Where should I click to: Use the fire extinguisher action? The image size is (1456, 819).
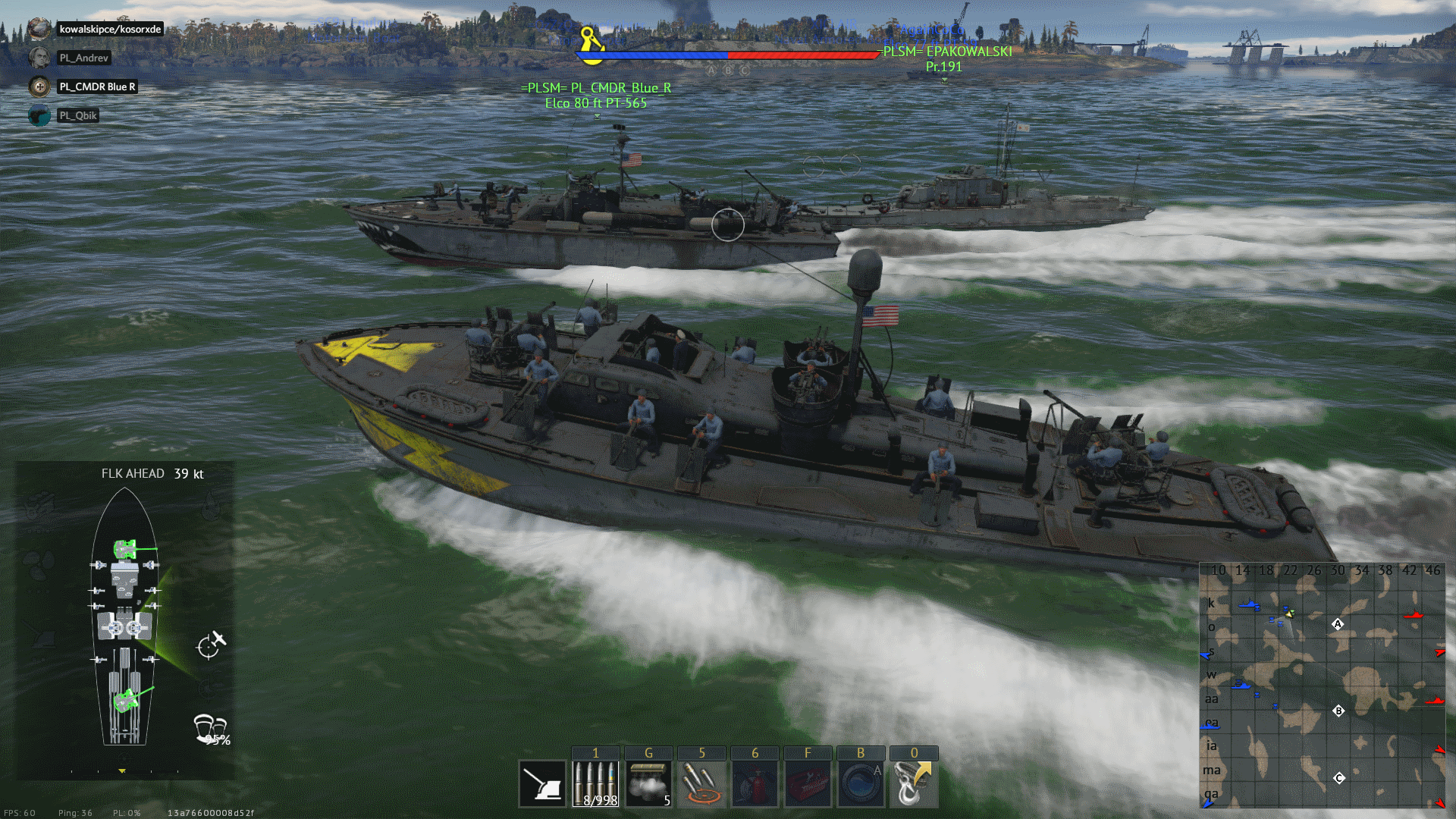755,783
